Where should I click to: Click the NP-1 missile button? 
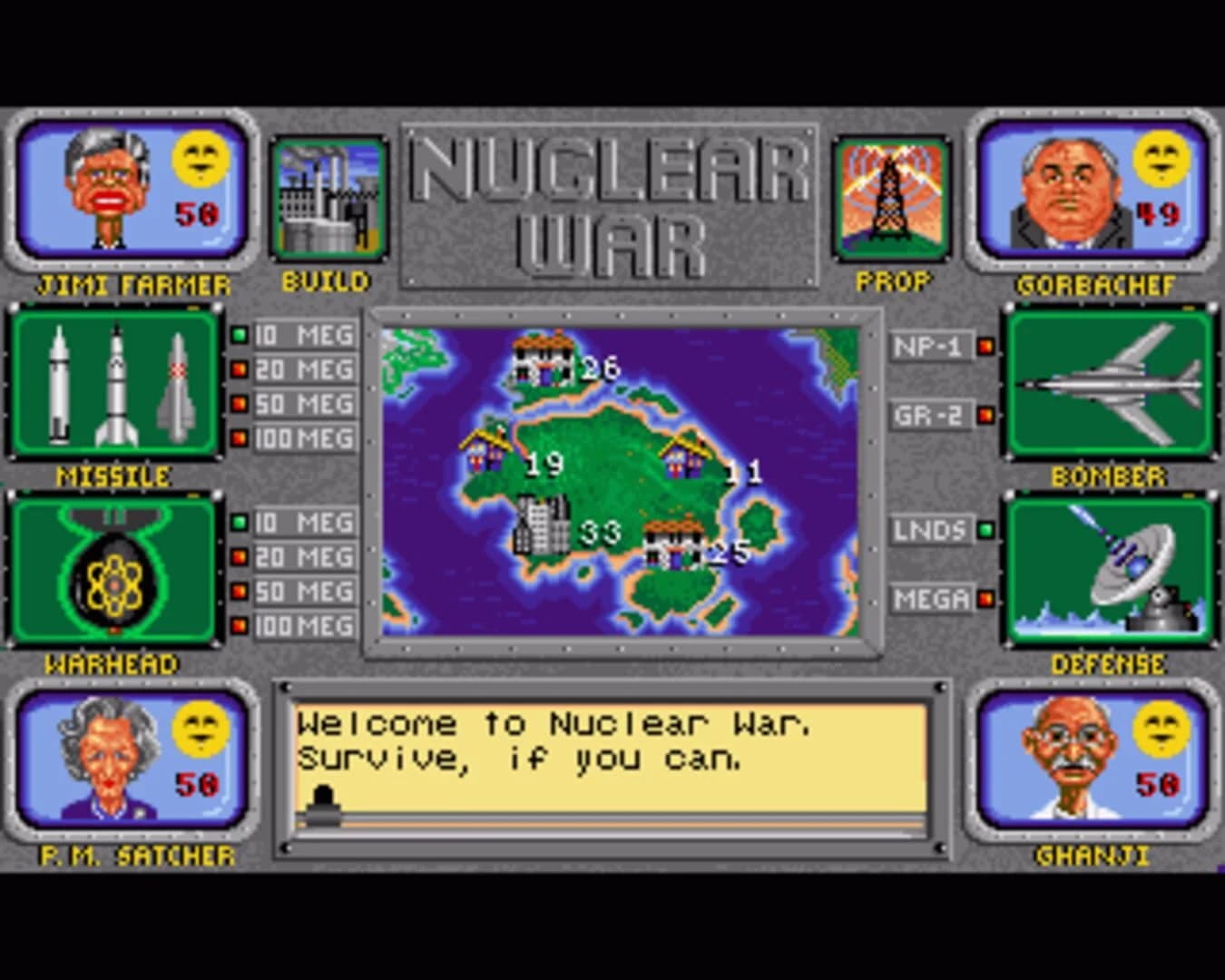[x=930, y=344]
